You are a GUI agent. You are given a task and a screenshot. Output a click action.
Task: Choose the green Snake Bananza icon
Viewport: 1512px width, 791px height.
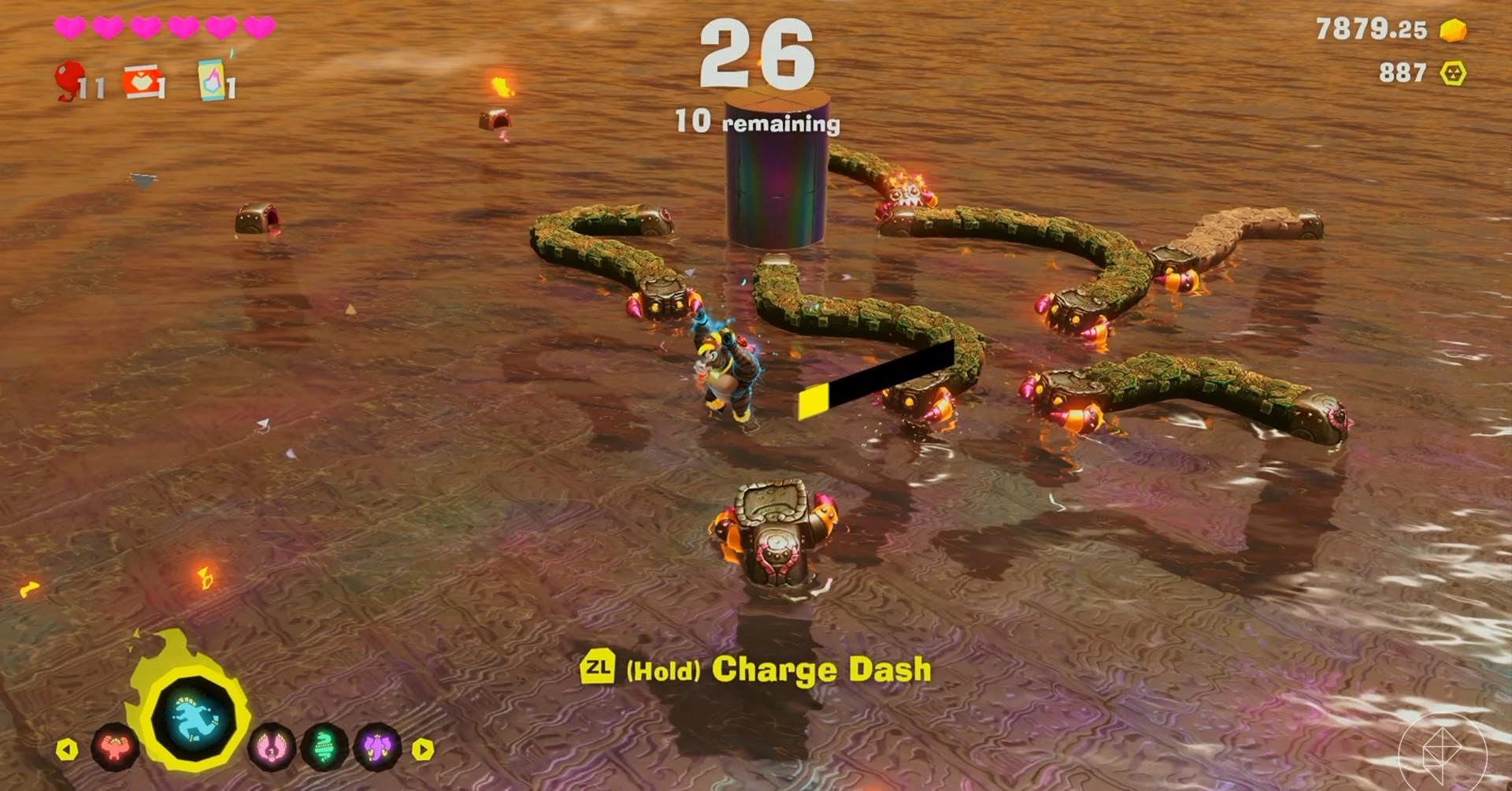click(x=324, y=746)
